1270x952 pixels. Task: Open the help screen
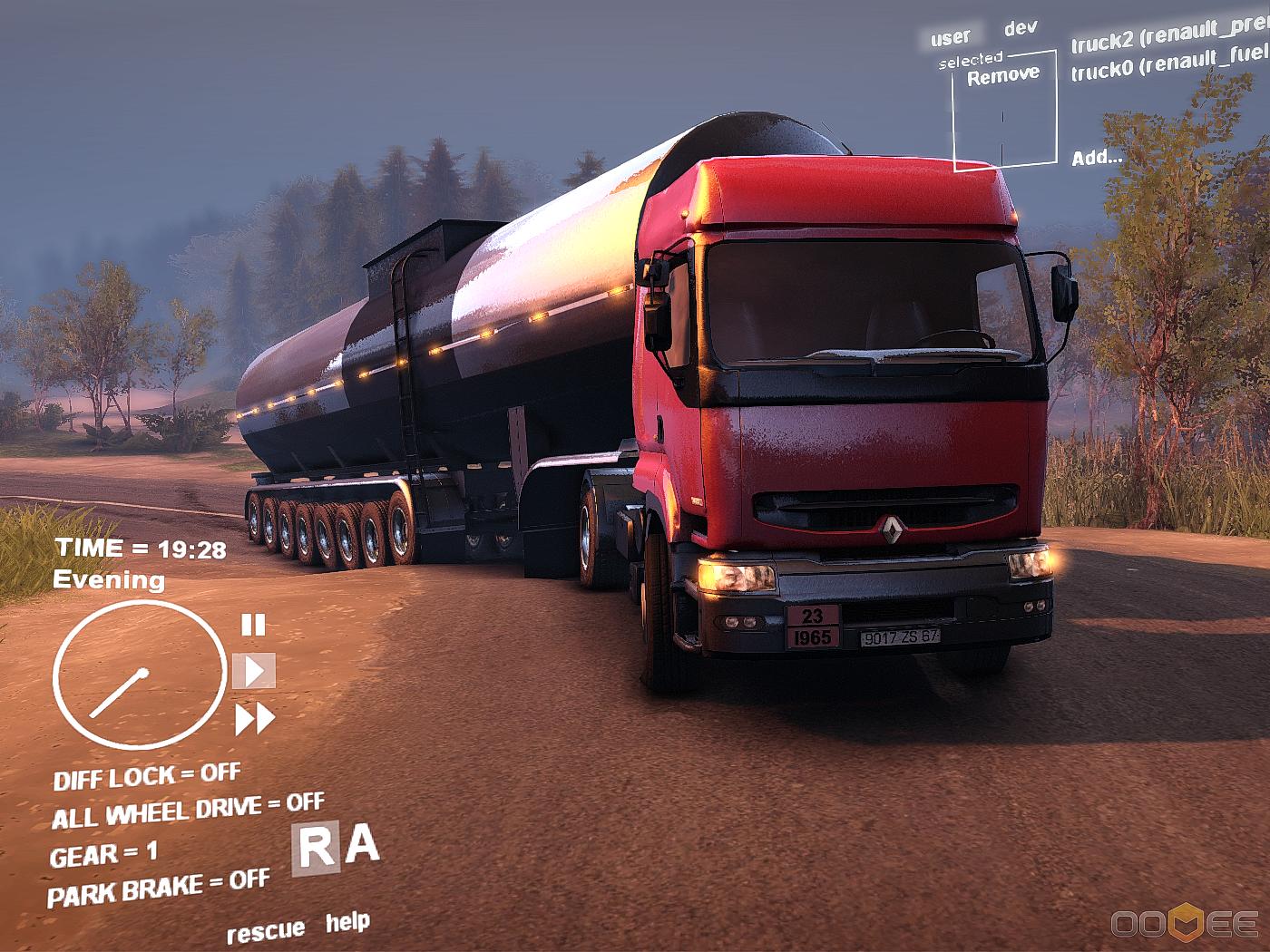click(x=347, y=923)
